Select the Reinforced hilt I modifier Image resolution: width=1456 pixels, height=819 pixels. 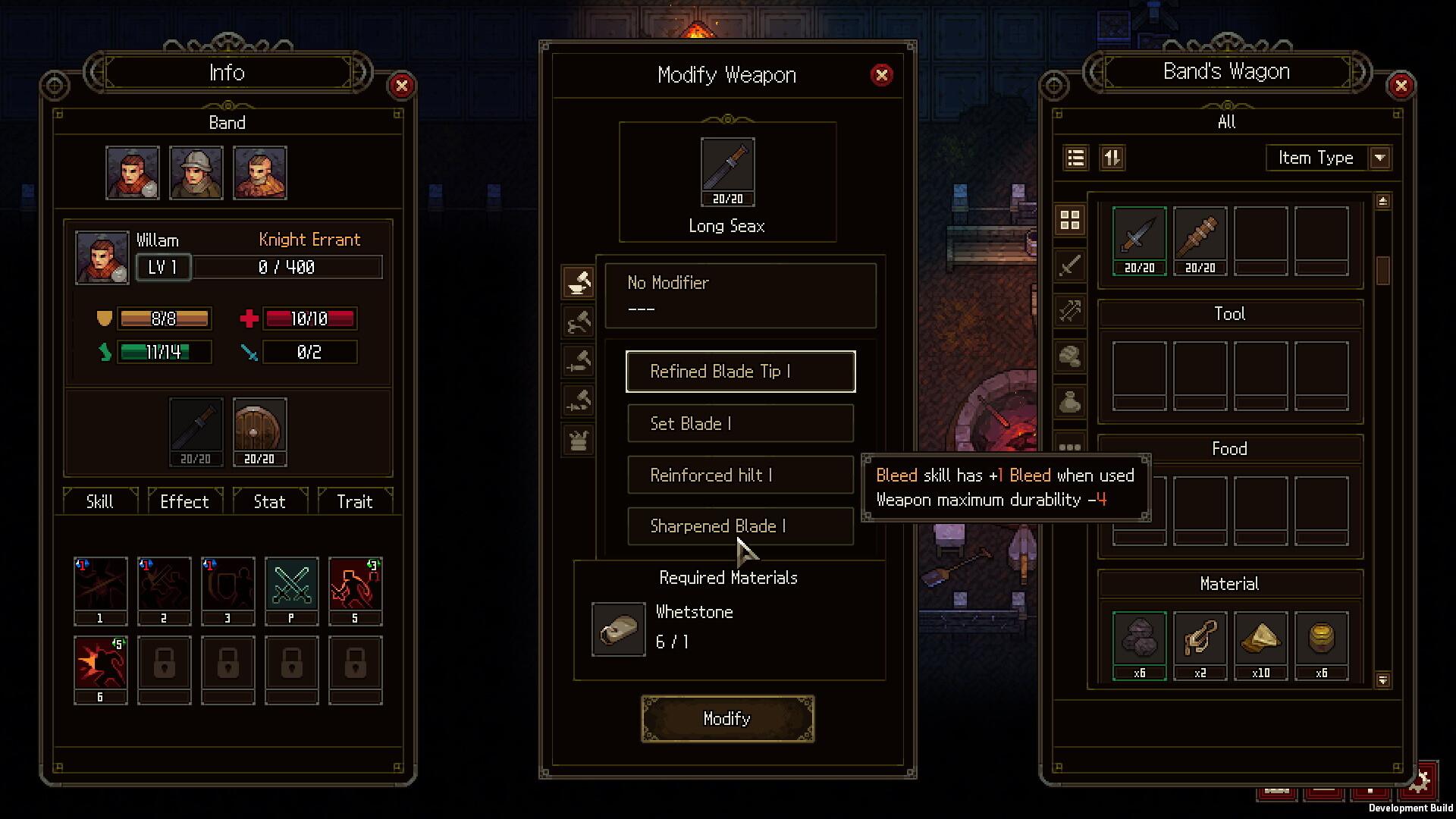(741, 475)
